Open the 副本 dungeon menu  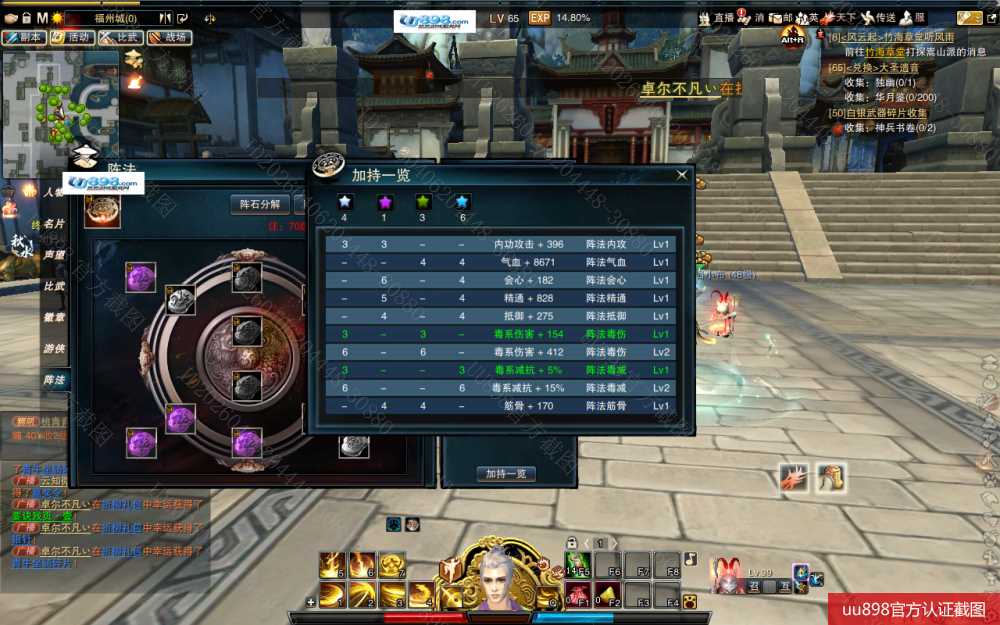click(x=24, y=37)
